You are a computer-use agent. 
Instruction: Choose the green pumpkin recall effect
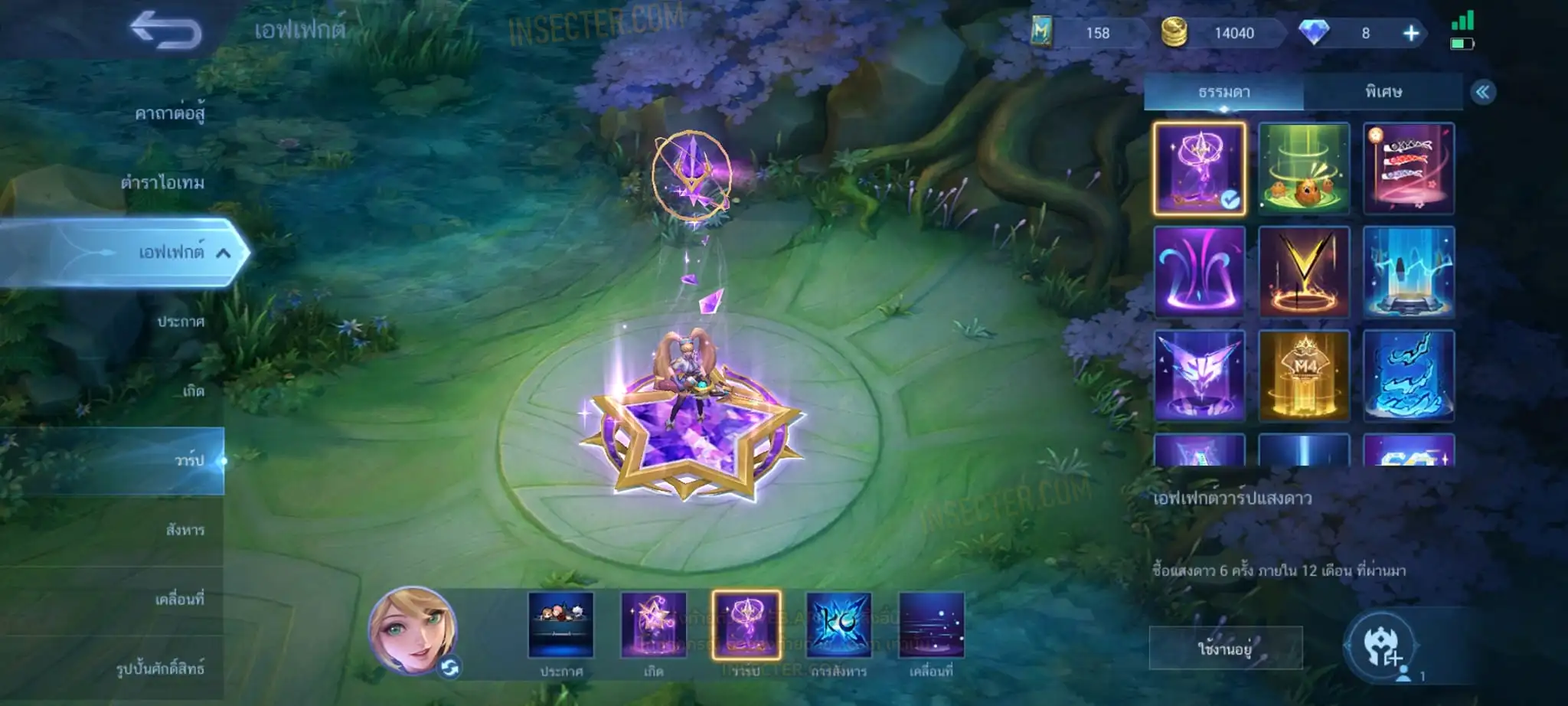coord(1304,168)
